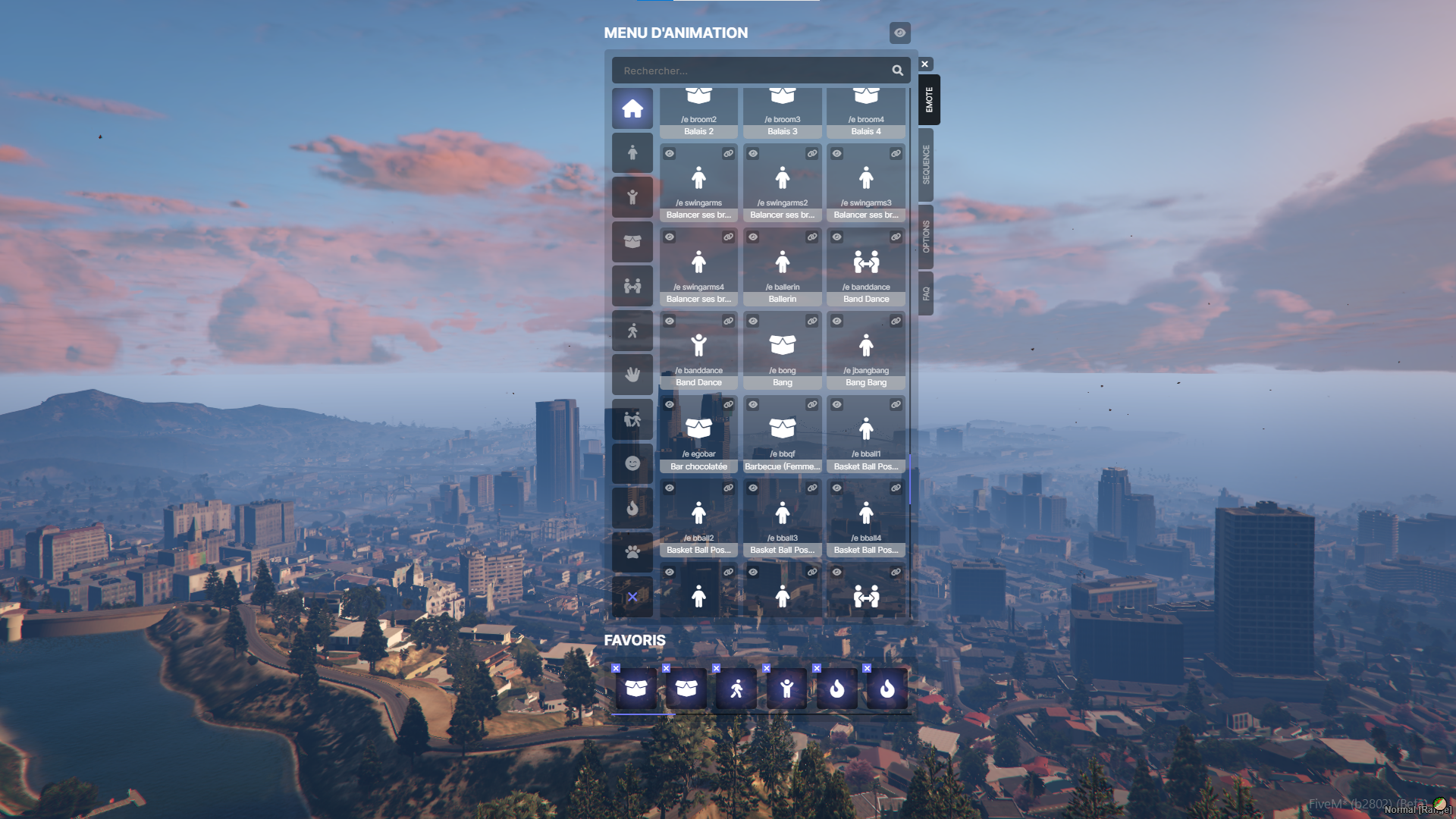Toggle the eye icon next to MENU D'ANIMATION
This screenshot has width=1456, height=819.
(899, 33)
